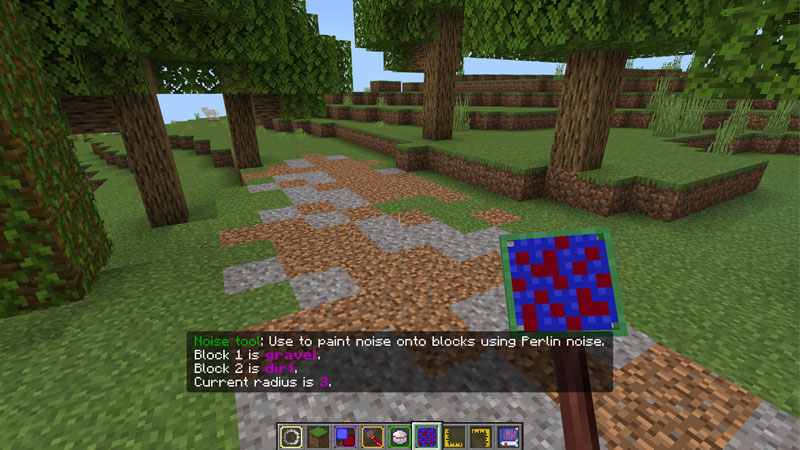Select the highlighted Noise tool slot

427,436
